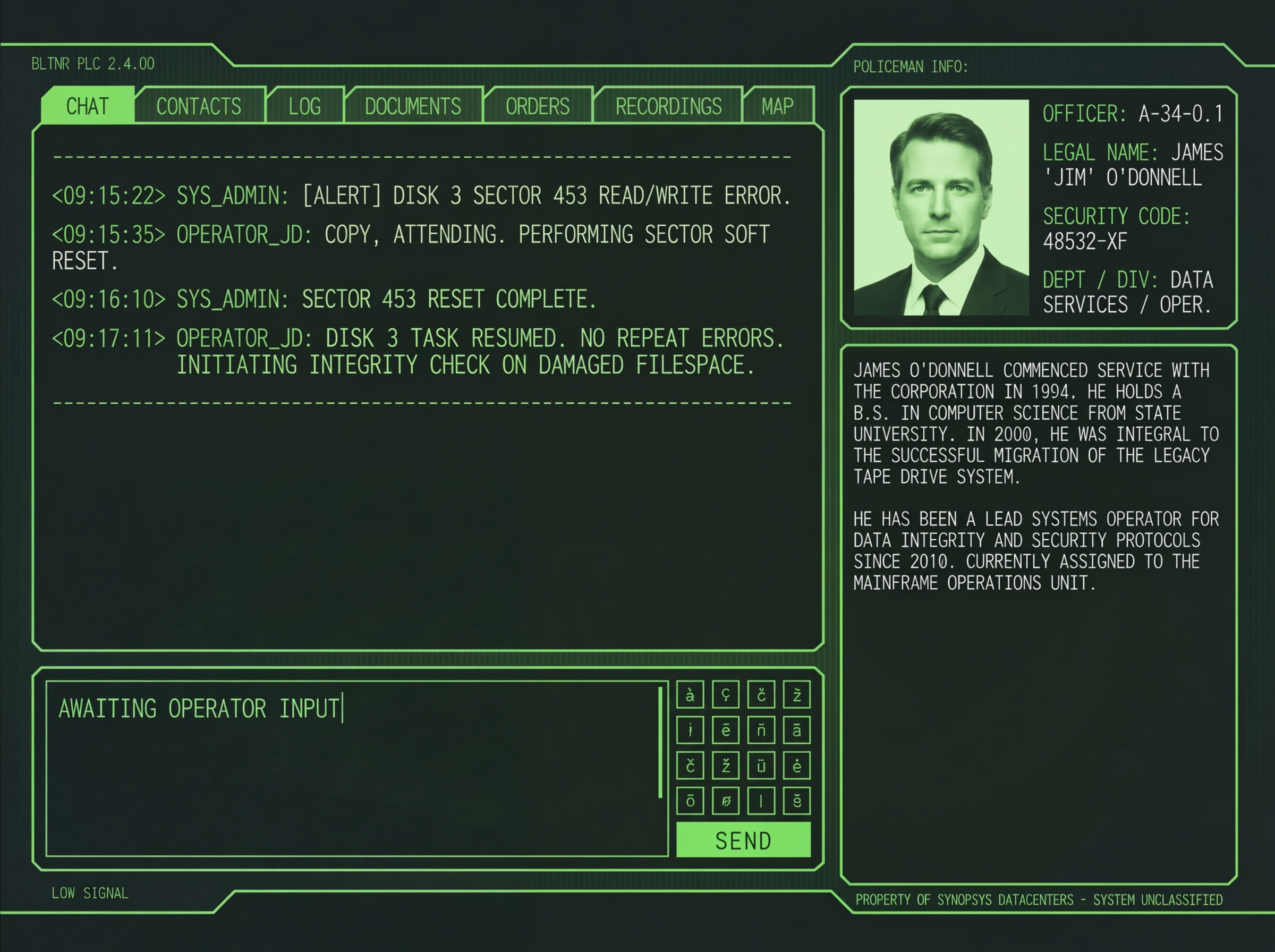The width and height of the screenshot is (1275, 952).
Task: Select the vertical bar key on the keypad
Action: tap(762, 801)
